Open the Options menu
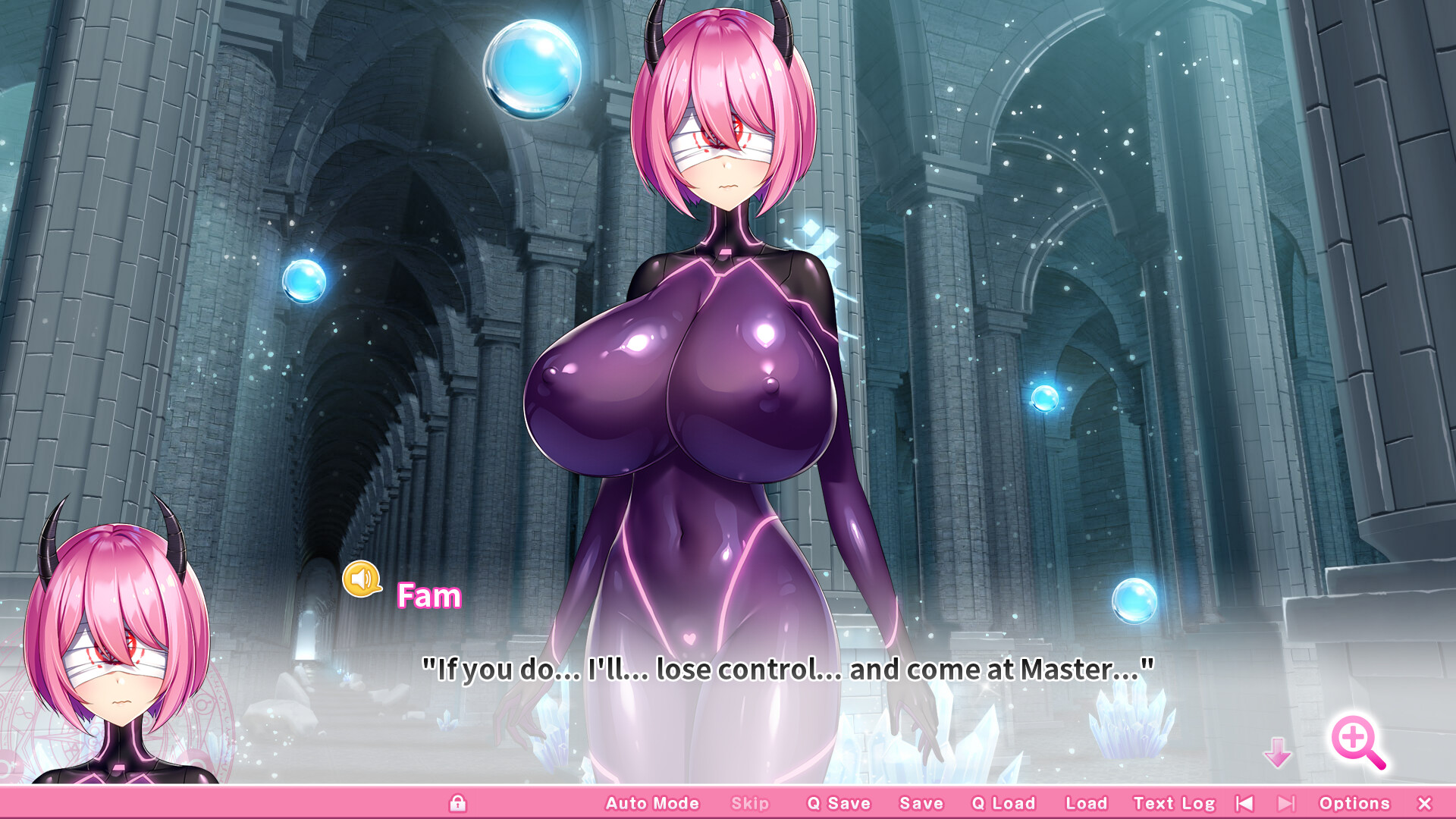This screenshot has height=819, width=1456. pos(1357,803)
